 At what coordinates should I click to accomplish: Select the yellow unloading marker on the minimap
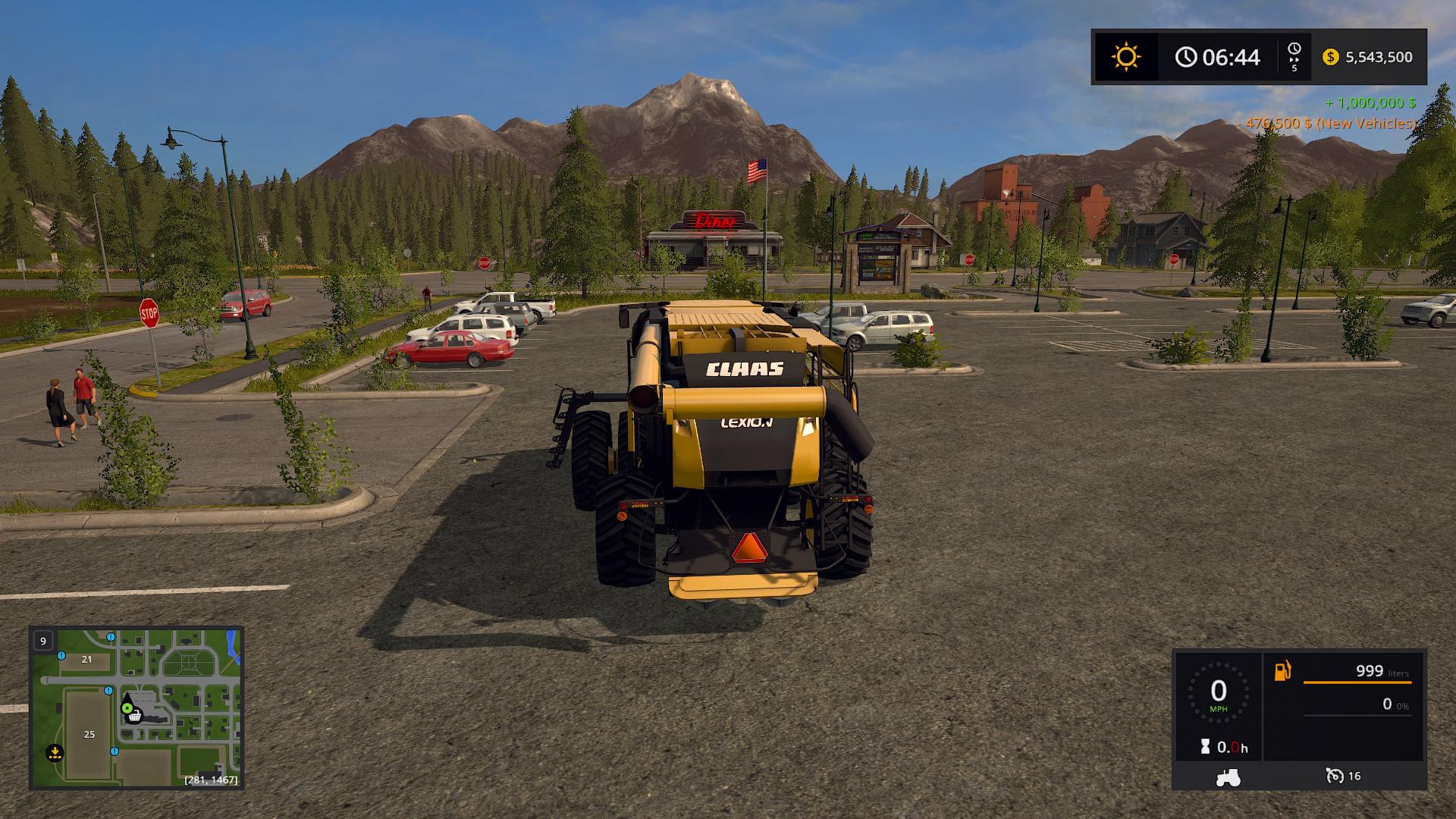click(55, 752)
